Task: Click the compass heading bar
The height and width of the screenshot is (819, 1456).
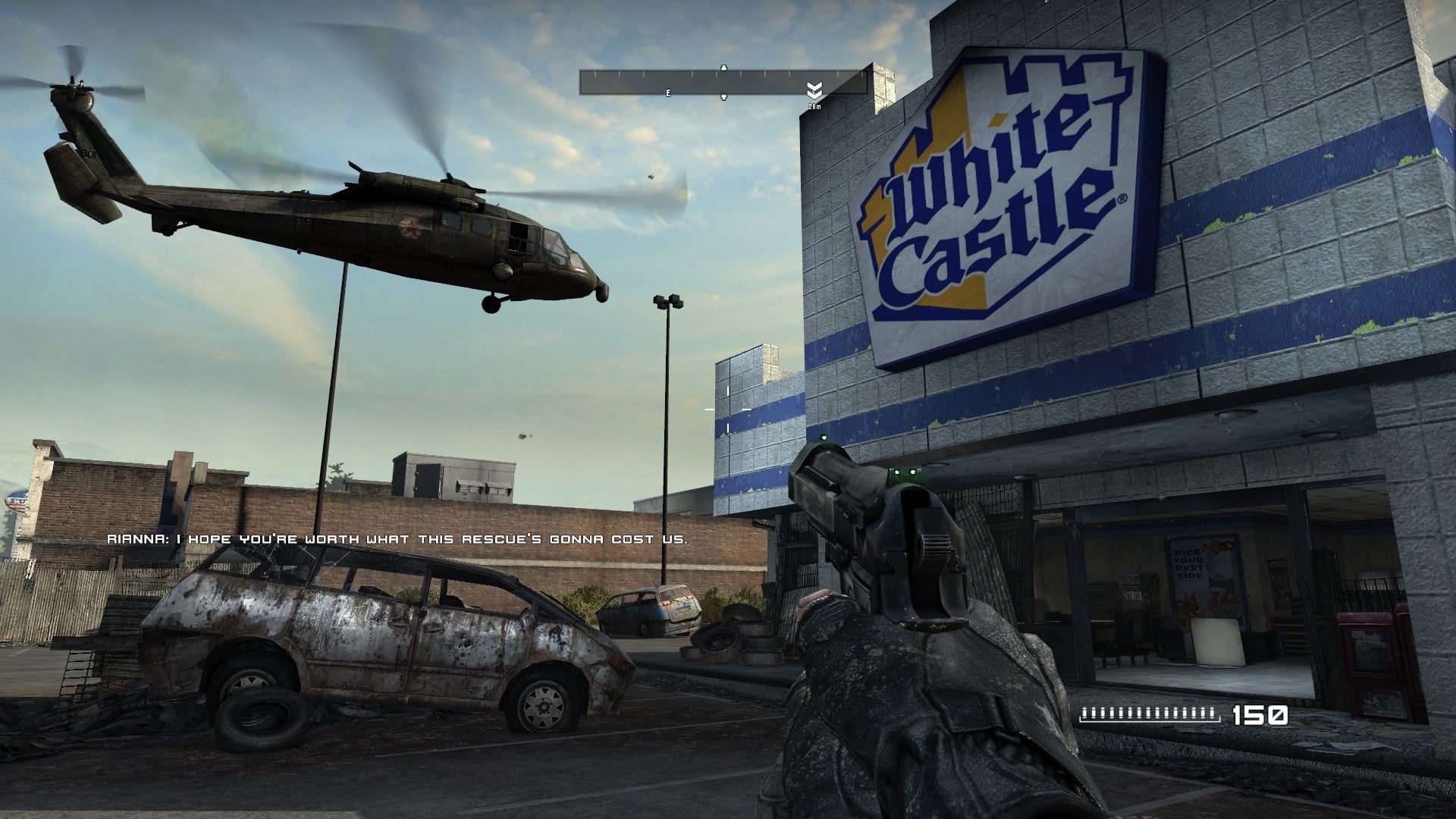Action: [723, 82]
